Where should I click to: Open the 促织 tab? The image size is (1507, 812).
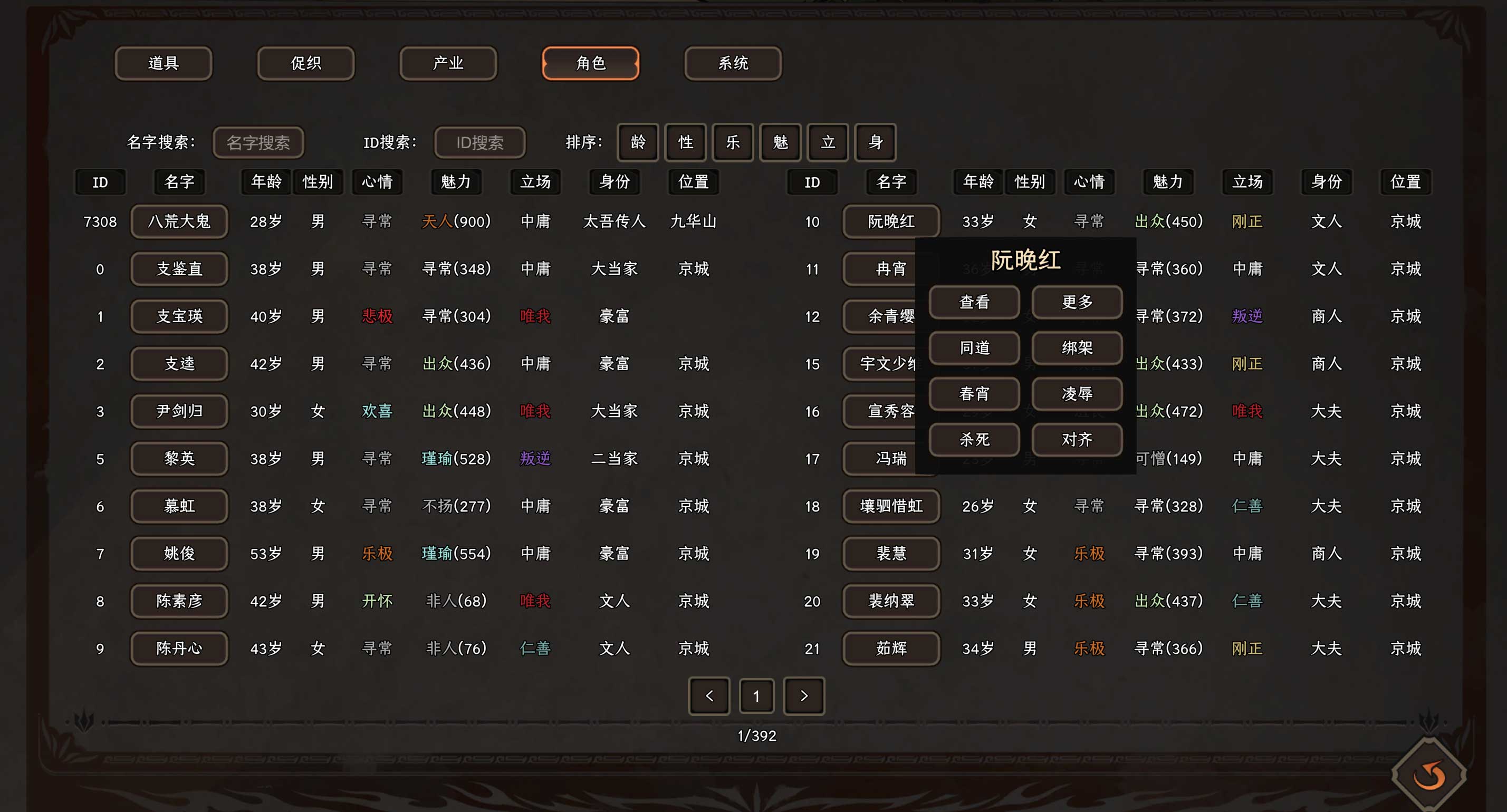(x=305, y=63)
